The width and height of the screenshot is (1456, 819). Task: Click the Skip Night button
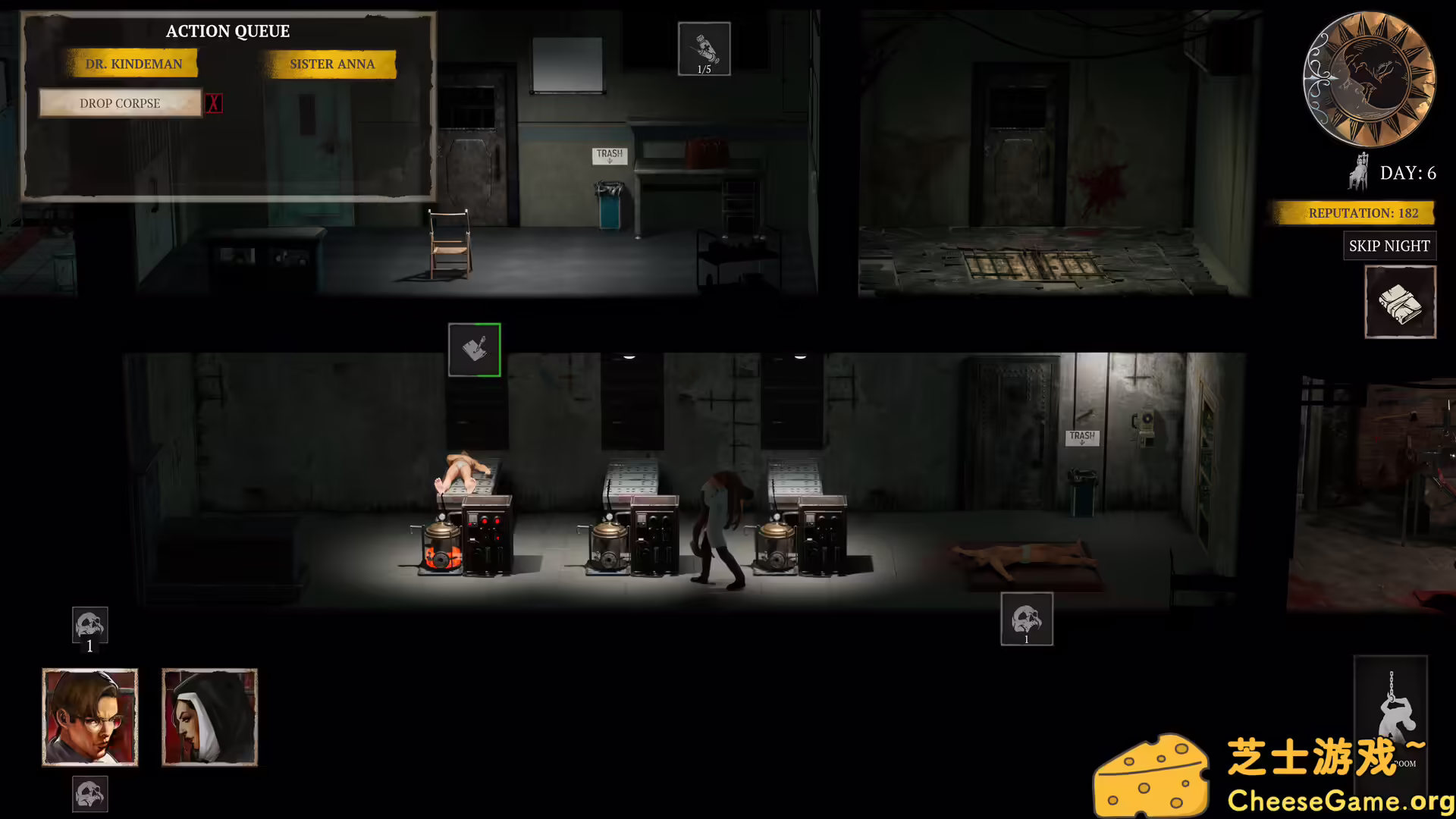(1389, 246)
